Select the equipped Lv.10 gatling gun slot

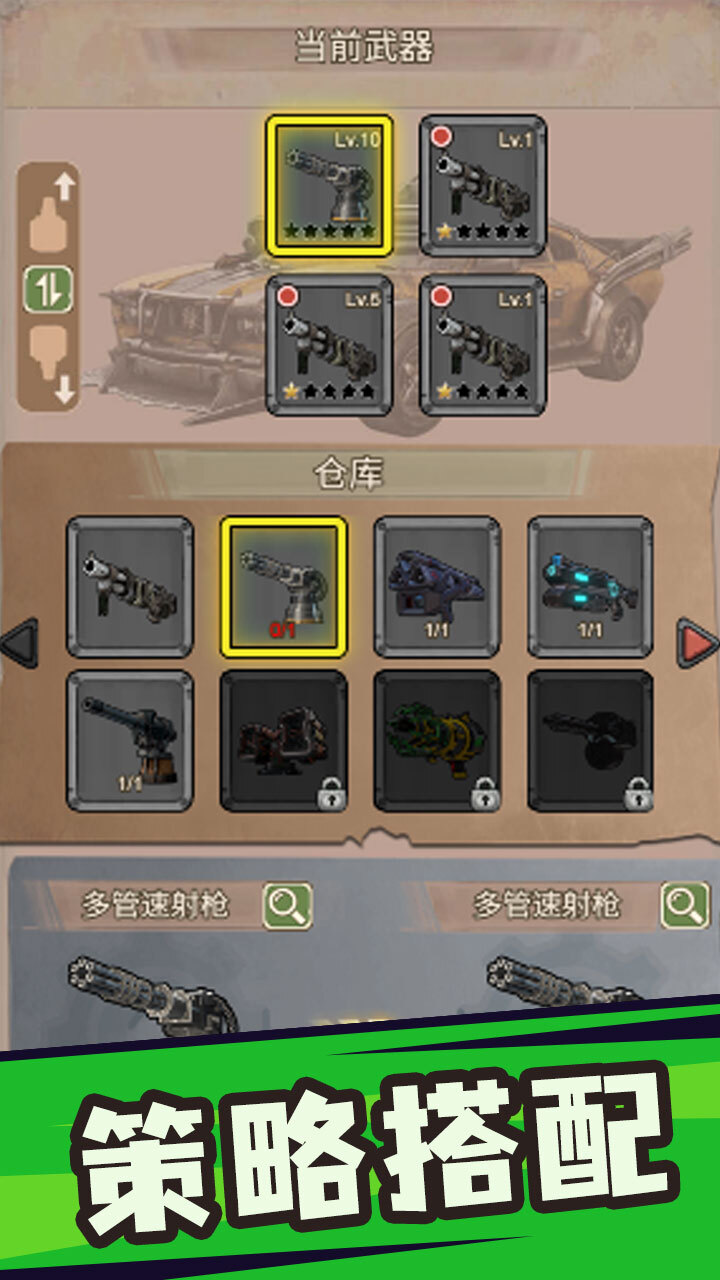click(329, 186)
